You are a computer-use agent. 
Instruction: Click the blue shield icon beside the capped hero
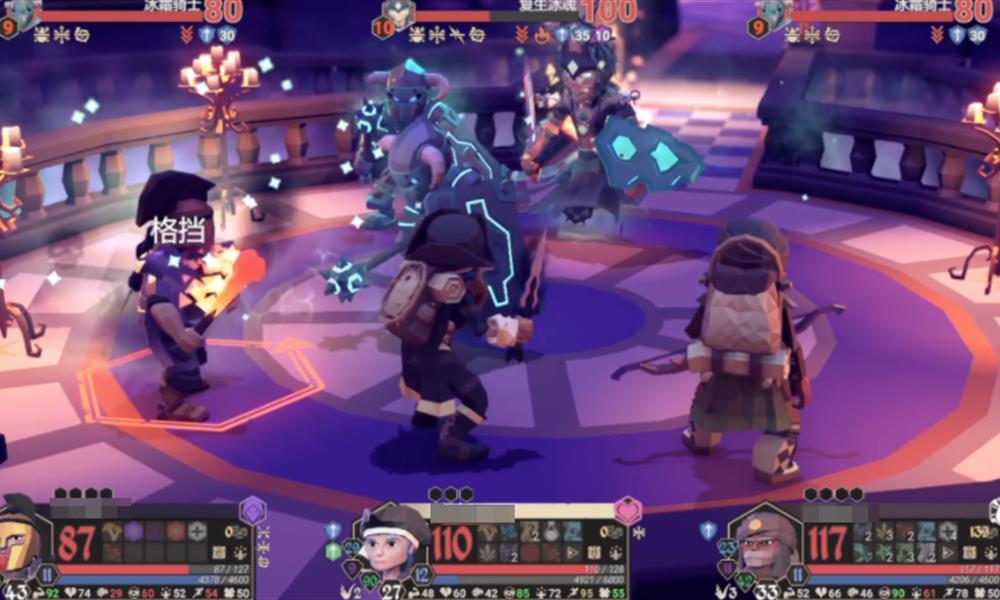pyautogui.click(x=708, y=530)
